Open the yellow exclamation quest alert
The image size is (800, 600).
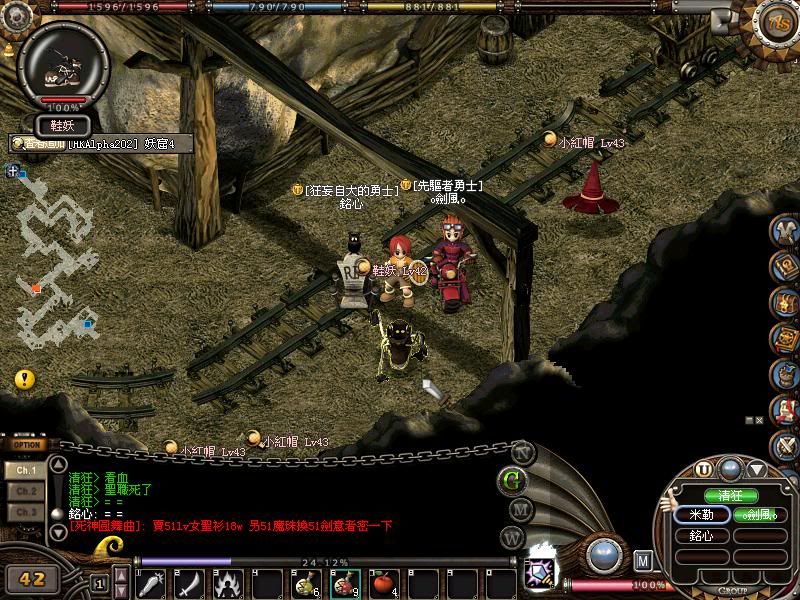[x=25, y=380]
